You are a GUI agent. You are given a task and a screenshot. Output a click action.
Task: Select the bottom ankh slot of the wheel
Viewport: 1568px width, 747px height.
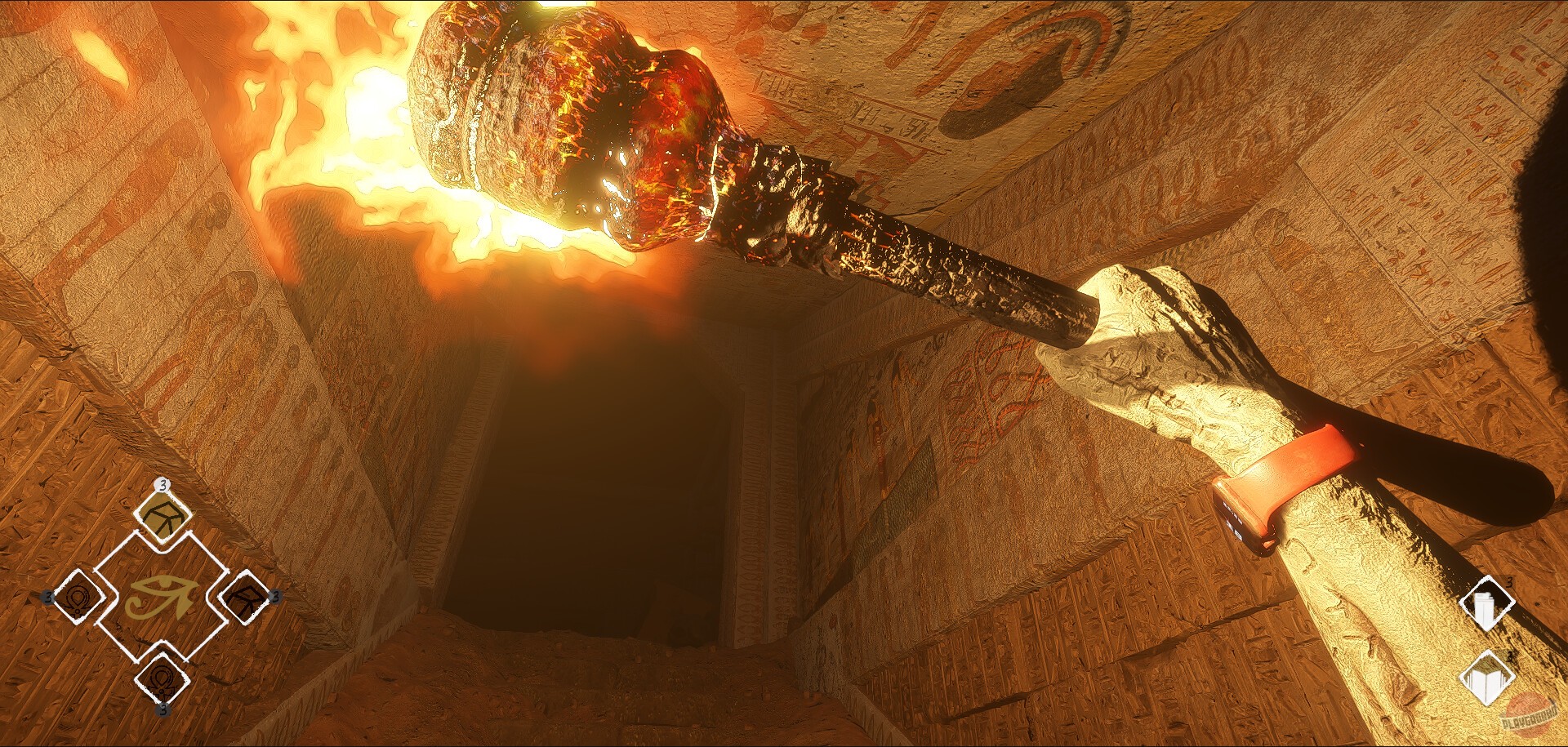coord(163,678)
